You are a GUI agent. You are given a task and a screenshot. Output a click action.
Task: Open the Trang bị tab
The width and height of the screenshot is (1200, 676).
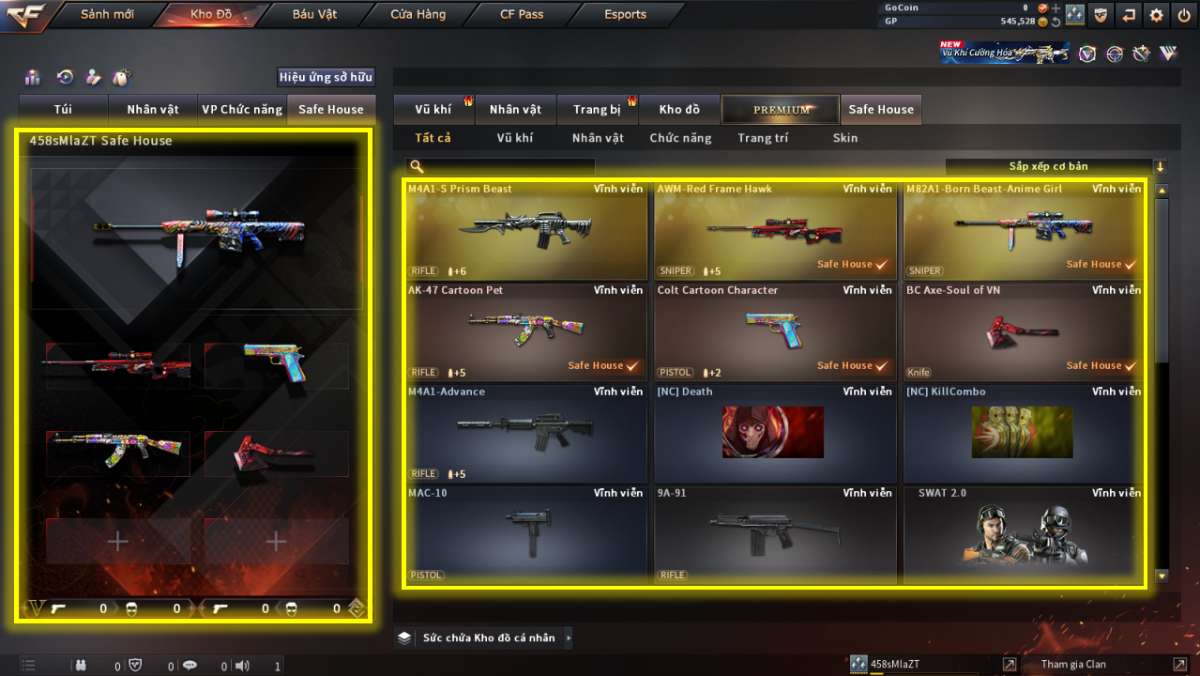597,109
